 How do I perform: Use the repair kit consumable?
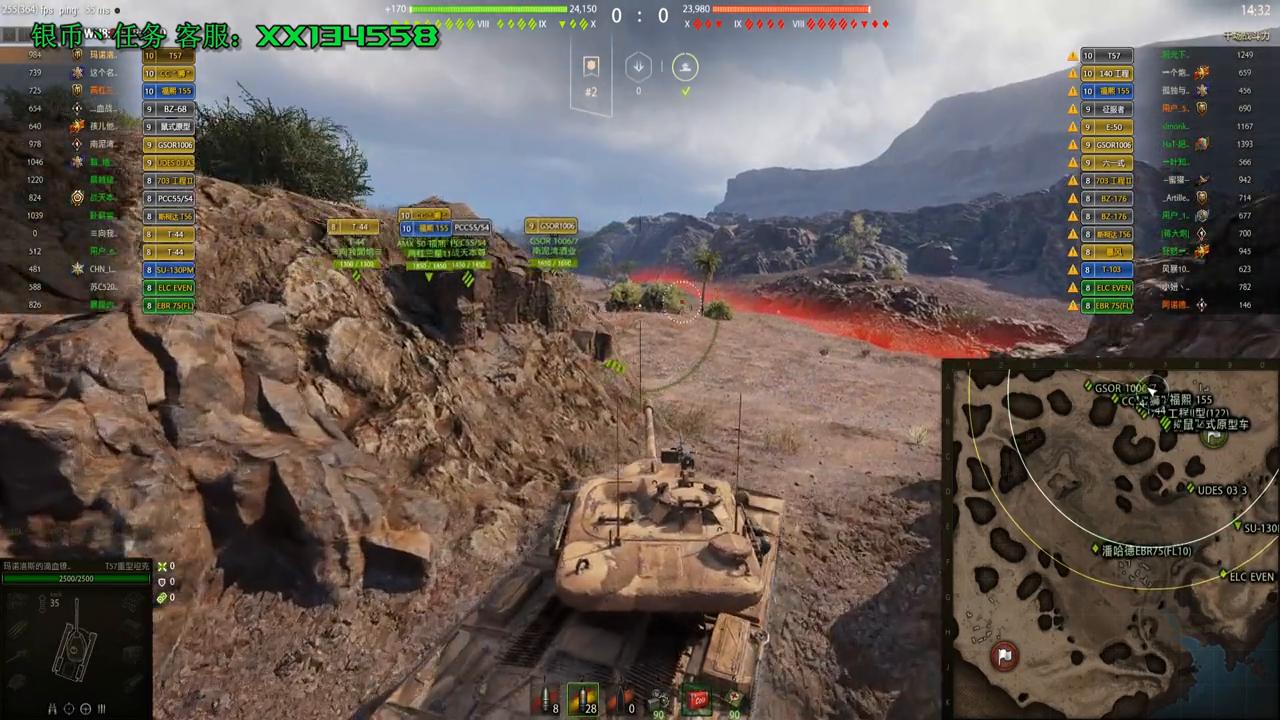[x=658, y=700]
